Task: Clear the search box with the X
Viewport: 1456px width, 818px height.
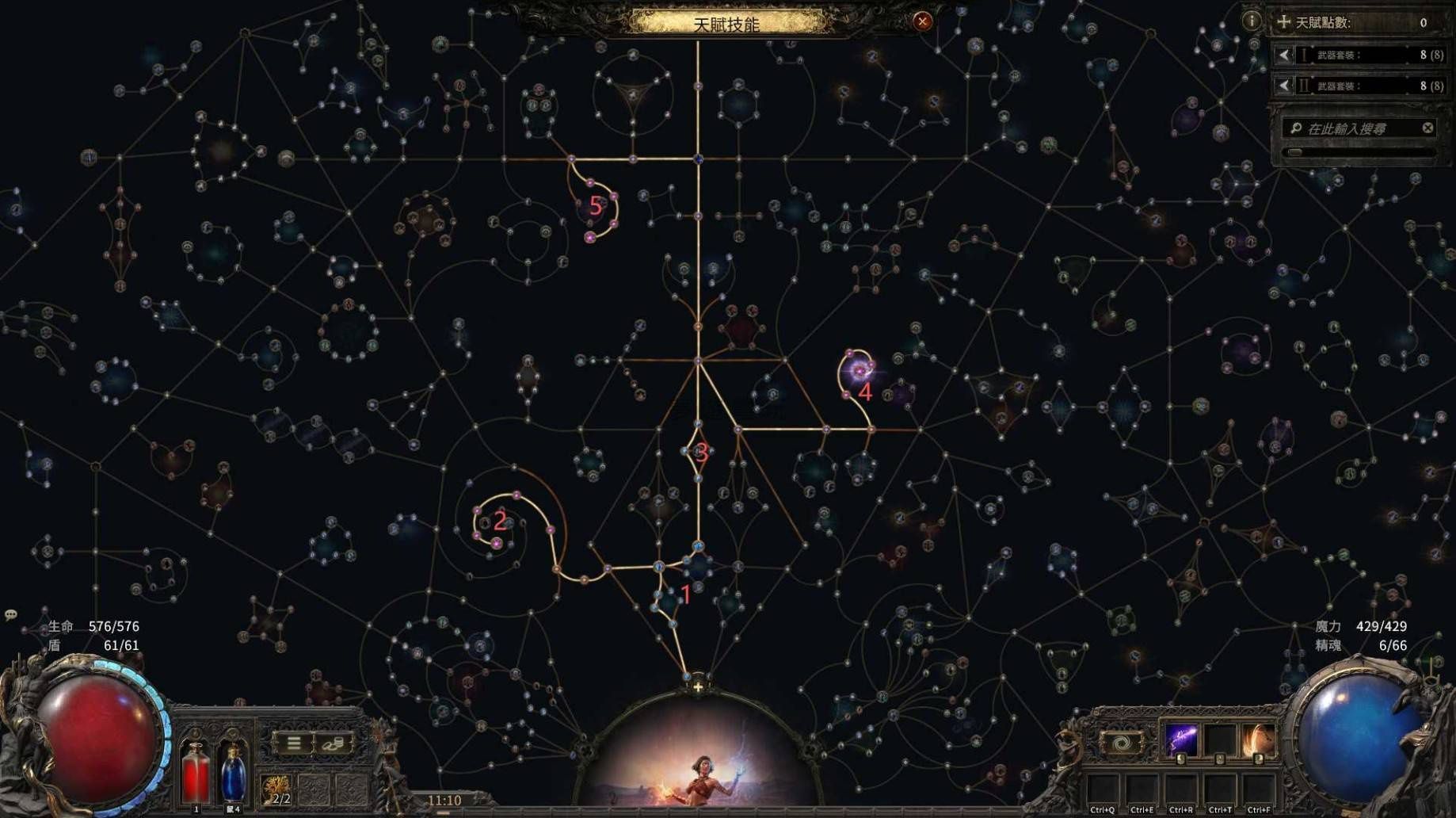Action: [x=1427, y=128]
